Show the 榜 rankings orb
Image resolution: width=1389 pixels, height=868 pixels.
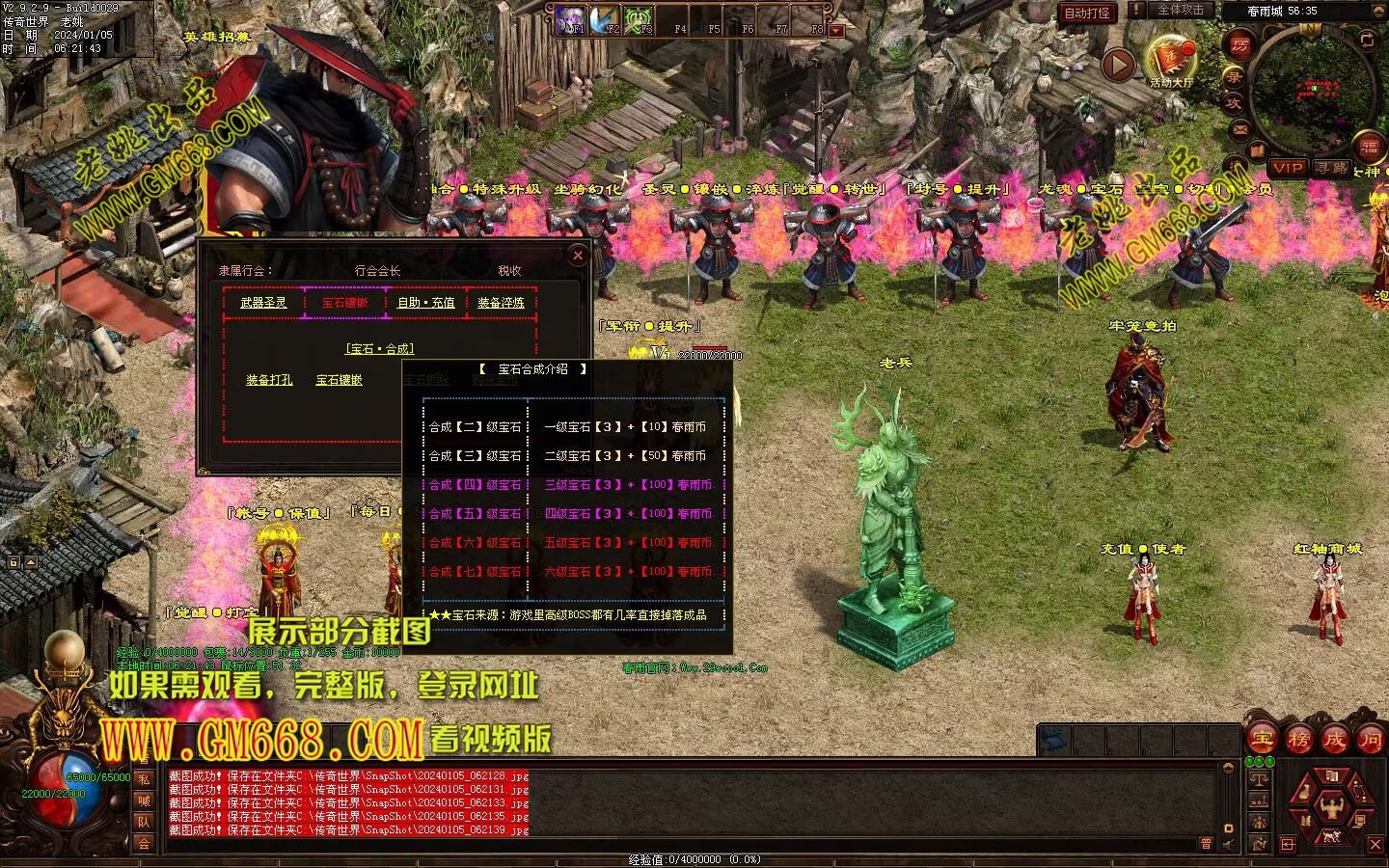[x=1298, y=740]
